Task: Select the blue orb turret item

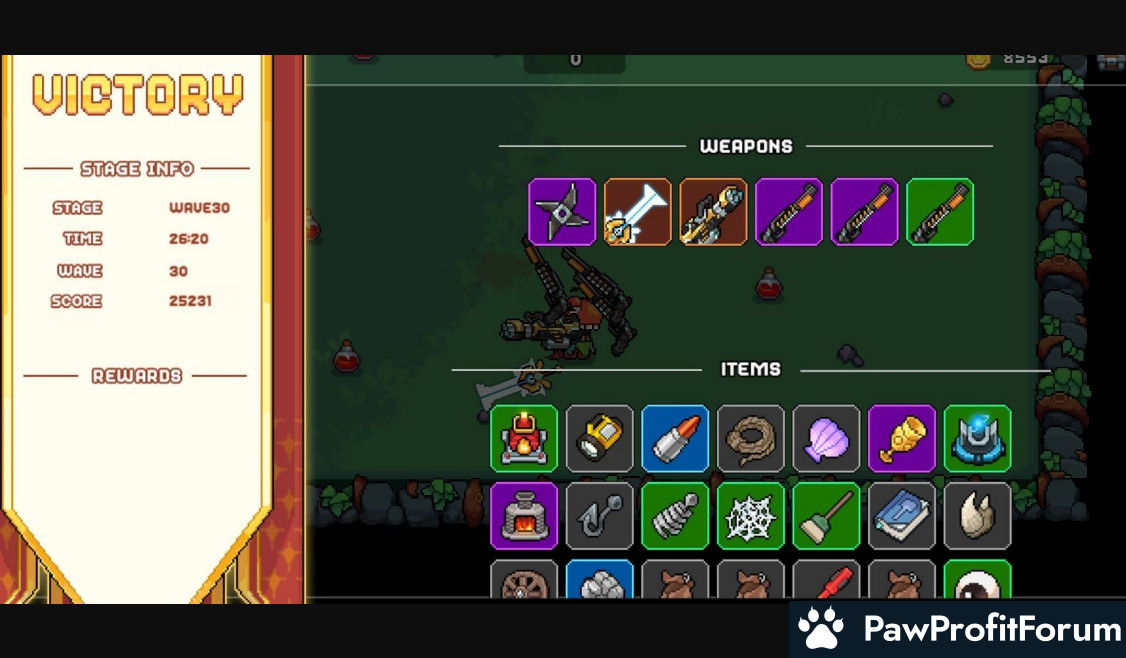Action: (977, 438)
